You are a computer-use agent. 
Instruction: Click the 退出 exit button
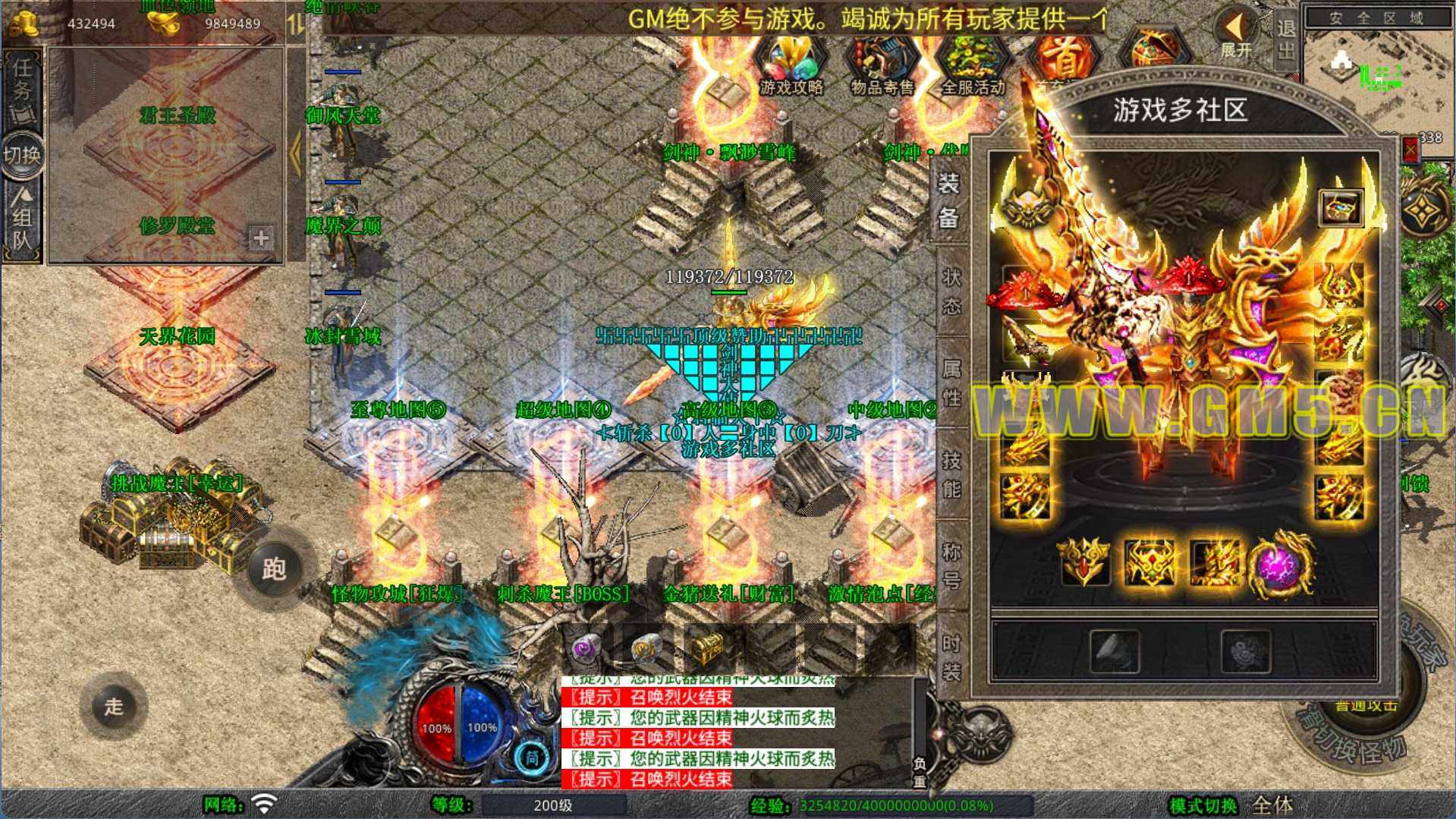[x=1285, y=39]
